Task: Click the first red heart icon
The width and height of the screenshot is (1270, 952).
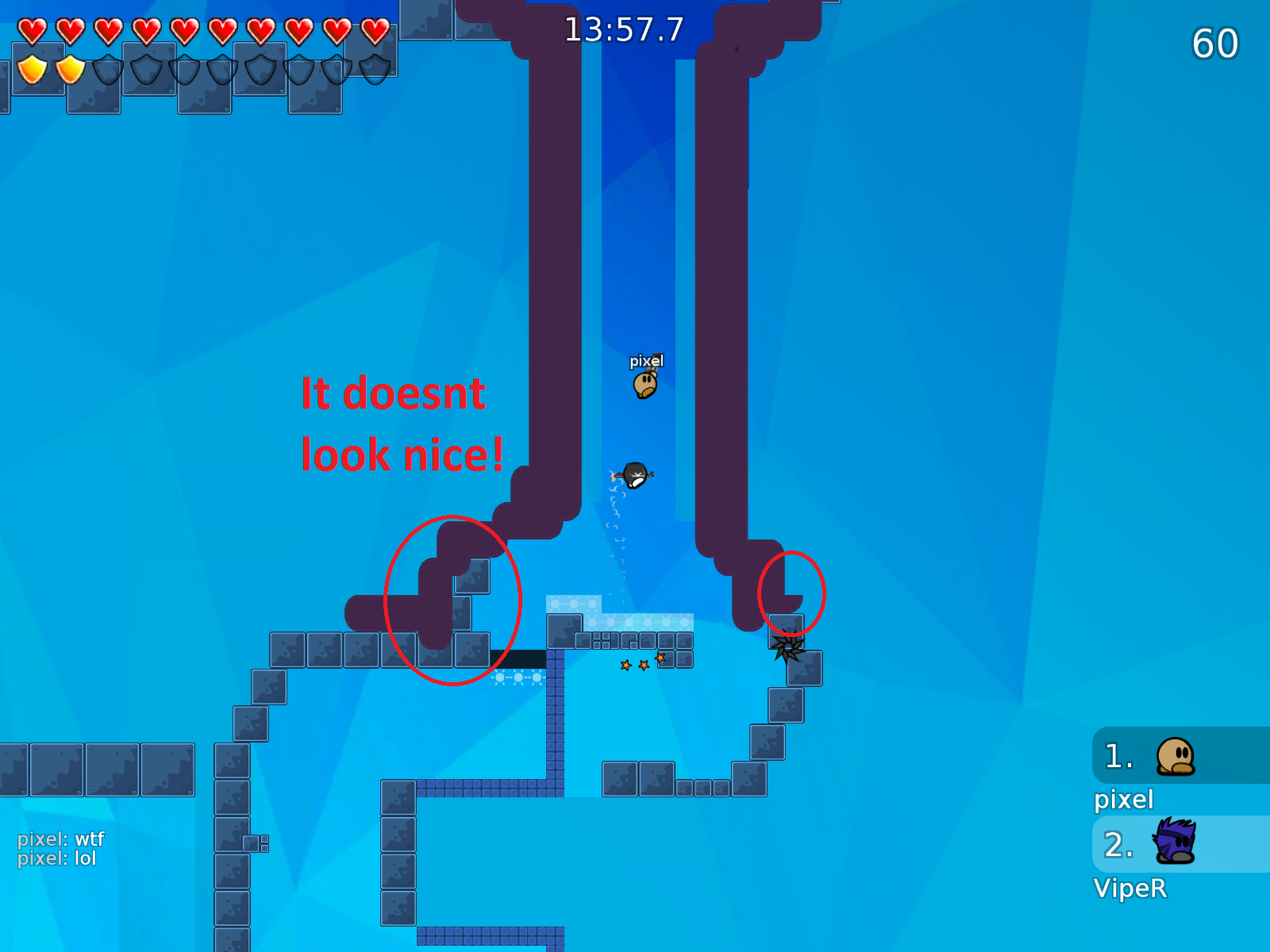Action: tap(33, 28)
